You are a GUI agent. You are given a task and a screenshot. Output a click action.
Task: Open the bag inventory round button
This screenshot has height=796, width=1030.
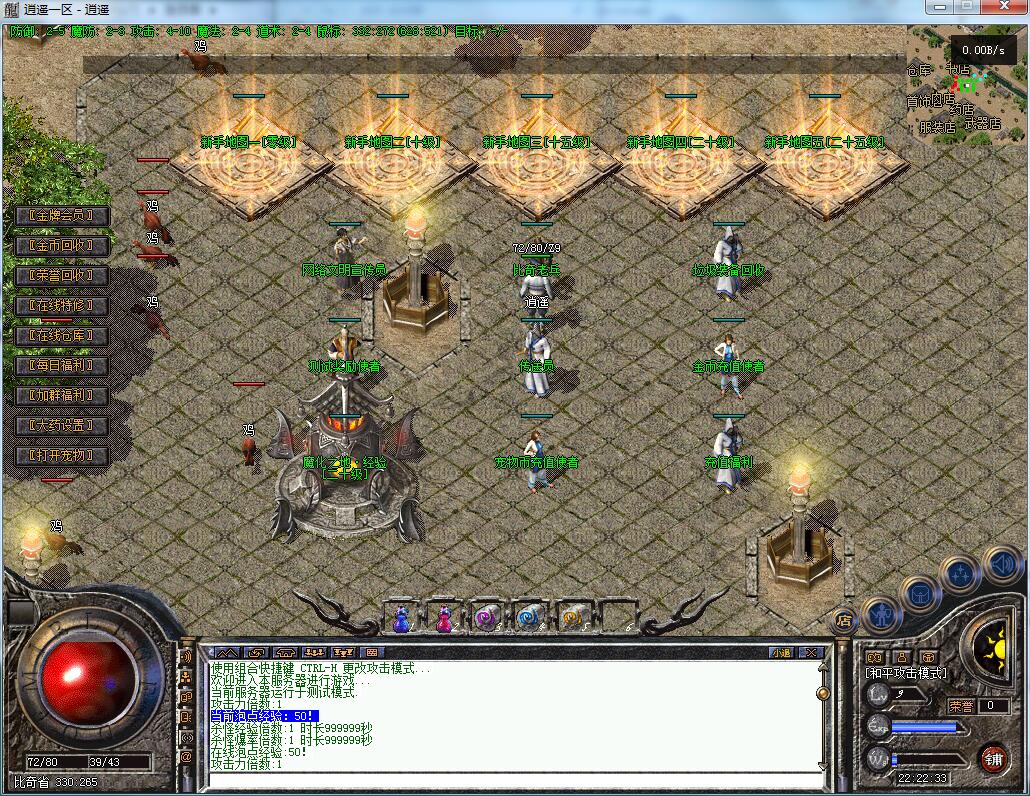pyautogui.click(x=920, y=594)
